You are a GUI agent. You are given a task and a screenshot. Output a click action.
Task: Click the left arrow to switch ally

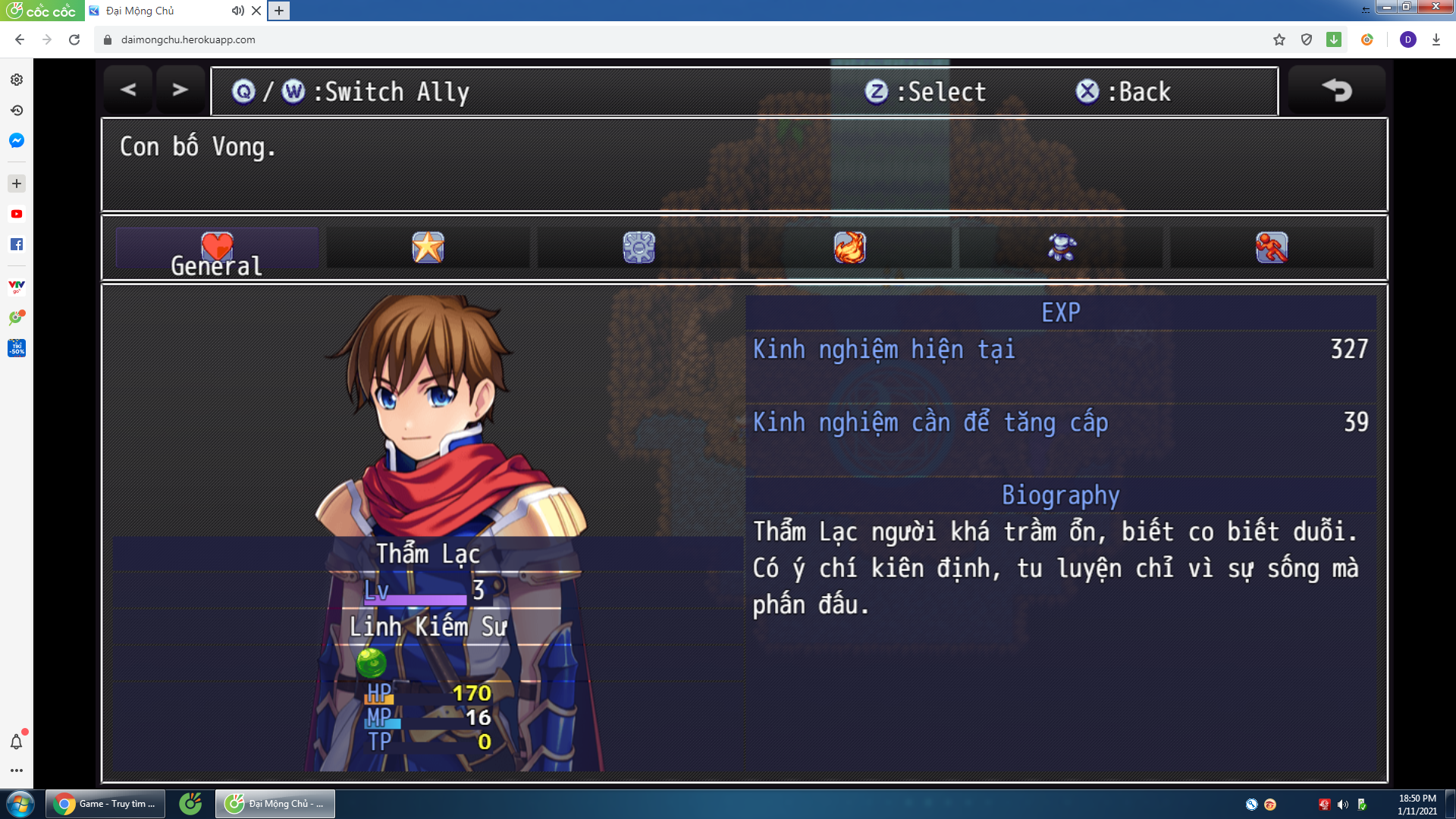(x=127, y=89)
